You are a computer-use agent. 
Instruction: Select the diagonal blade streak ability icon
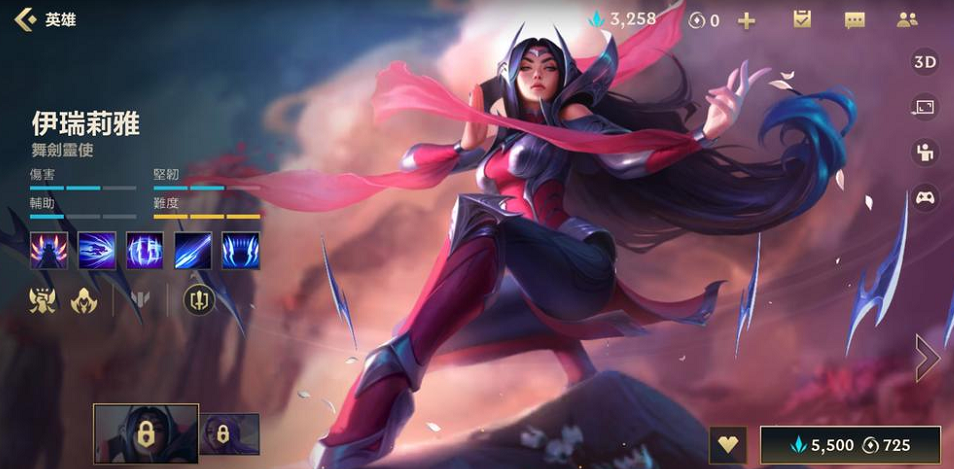(x=193, y=250)
